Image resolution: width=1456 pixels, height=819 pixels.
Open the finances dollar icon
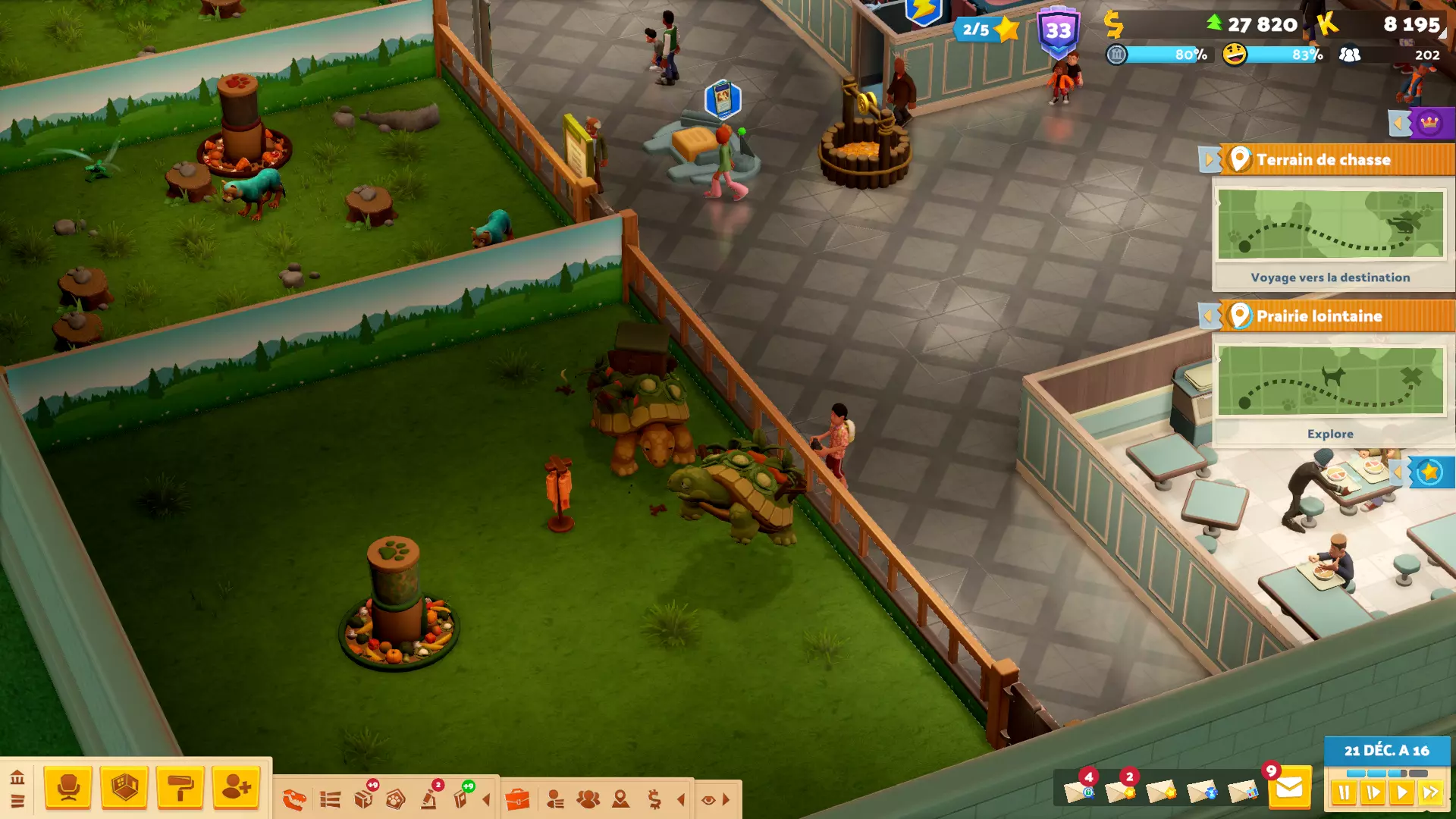tap(654, 799)
